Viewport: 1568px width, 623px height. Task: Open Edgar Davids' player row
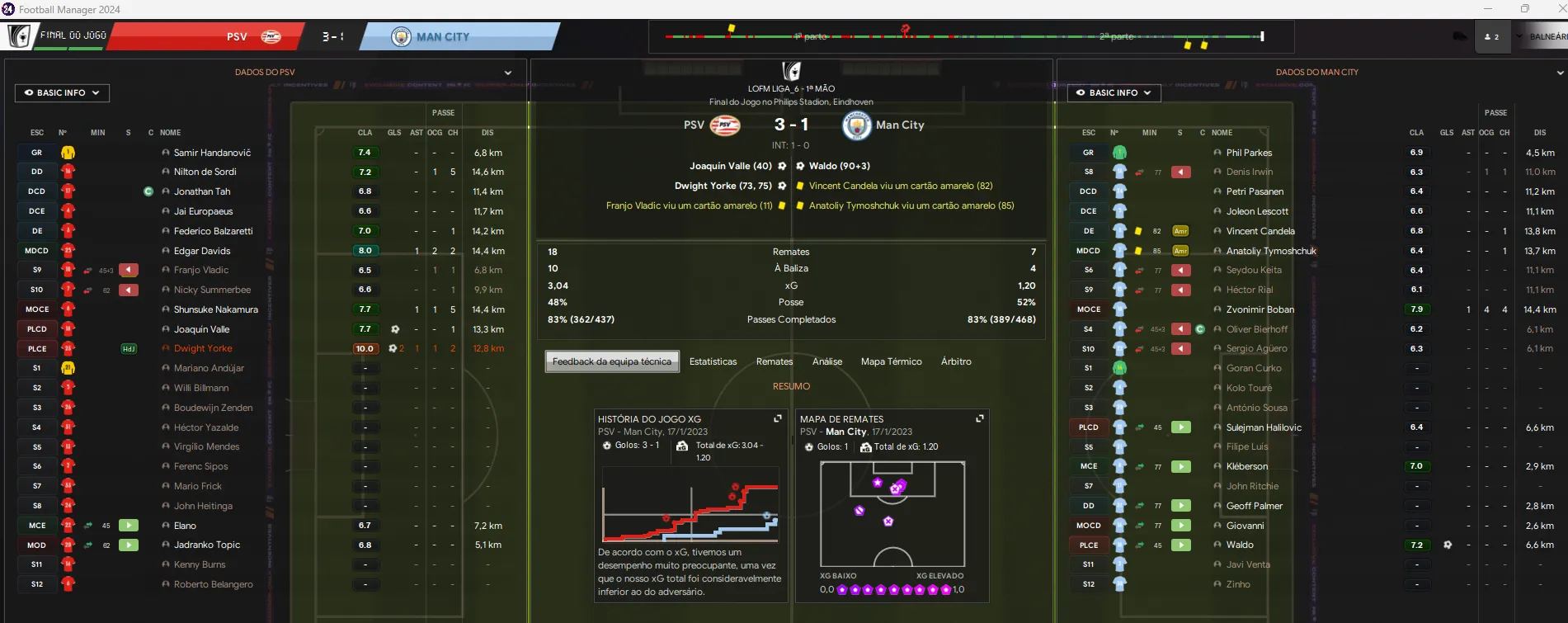(x=202, y=251)
